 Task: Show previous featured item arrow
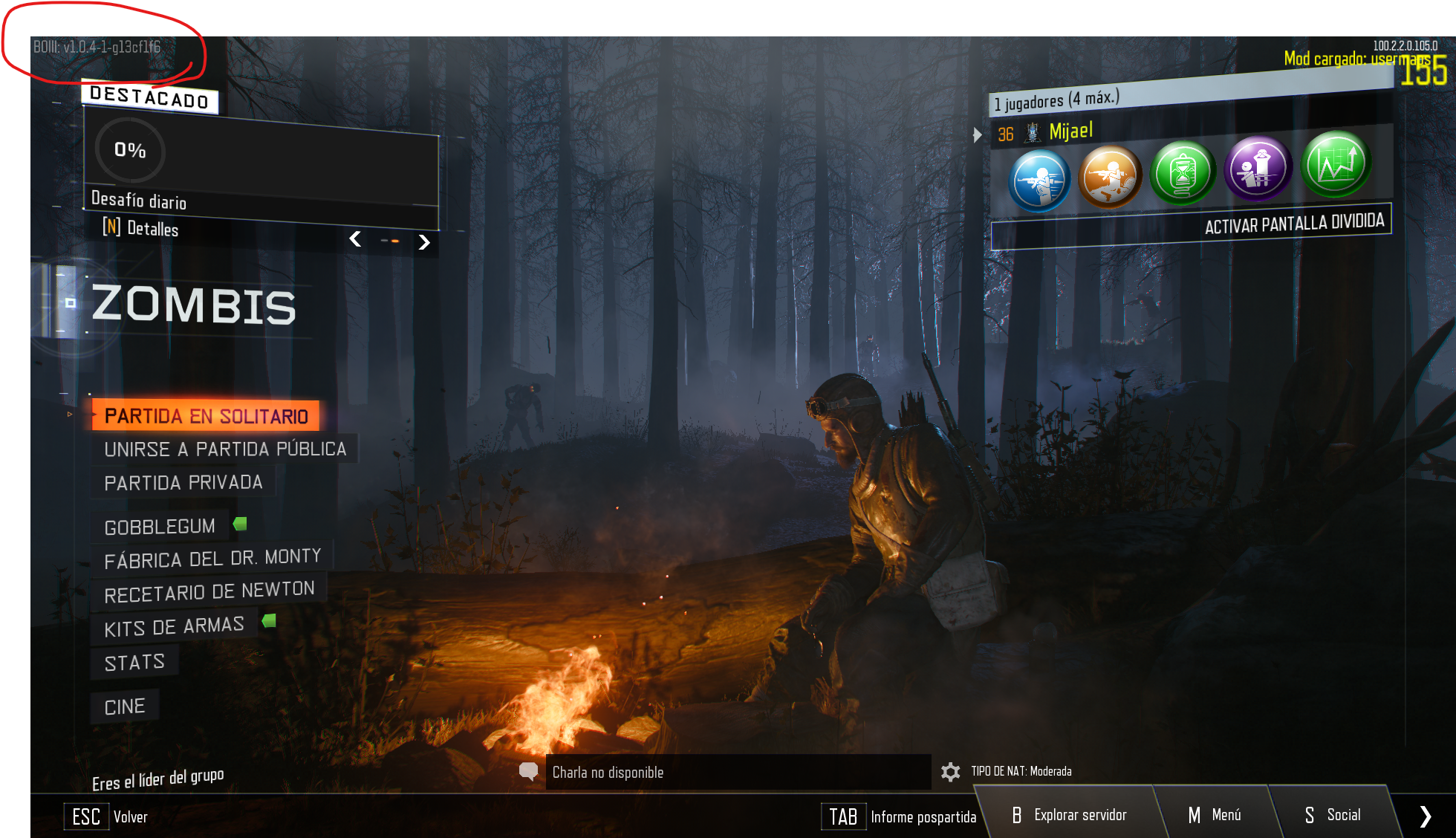(x=356, y=238)
